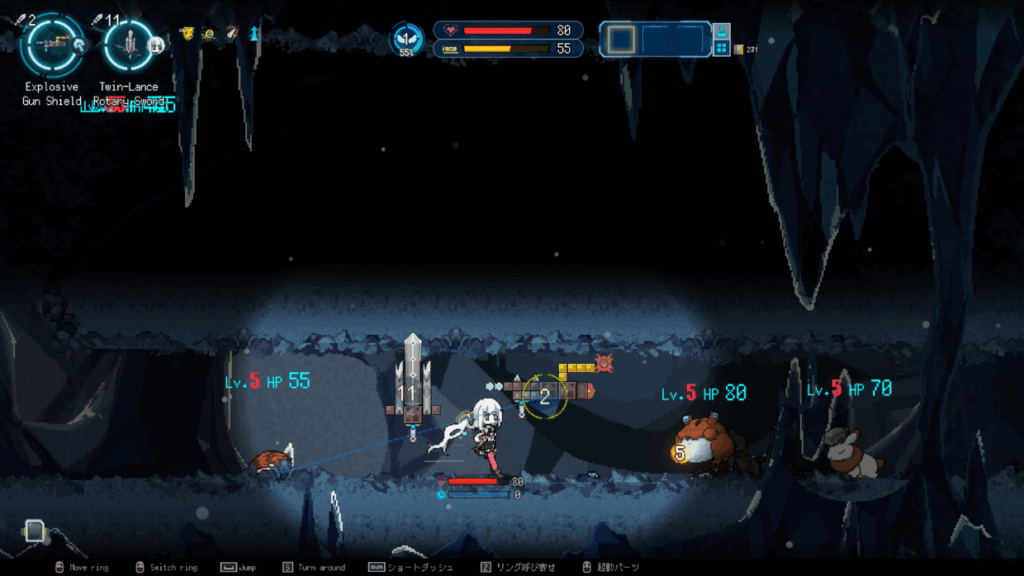Open the flask potion button
Screen dimensions: 1024x576
tap(721, 33)
